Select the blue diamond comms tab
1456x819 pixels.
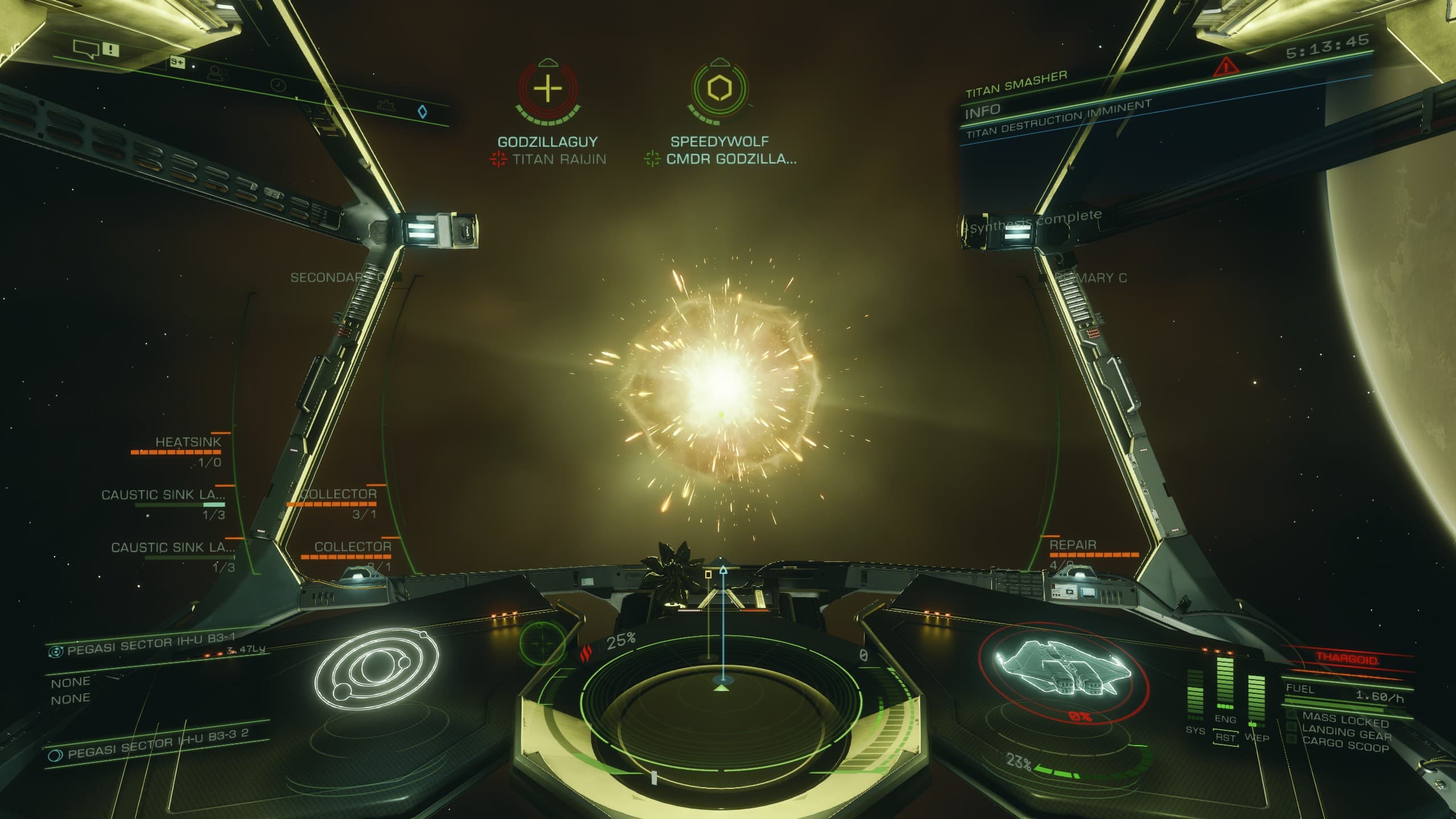click(423, 111)
